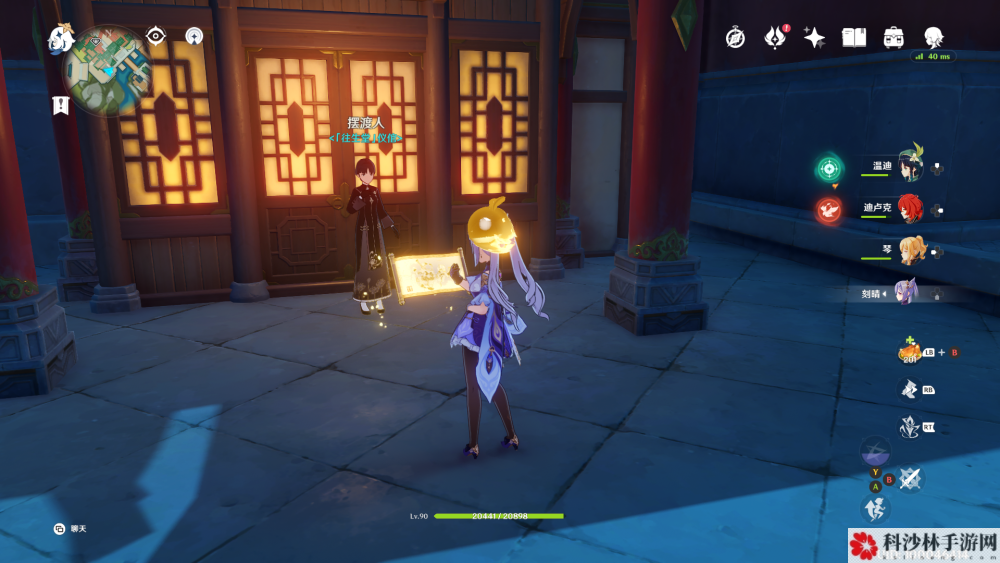
Task: Open the Adventurer Handbook book icon
Action: pyautogui.click(x=854, y=38)
